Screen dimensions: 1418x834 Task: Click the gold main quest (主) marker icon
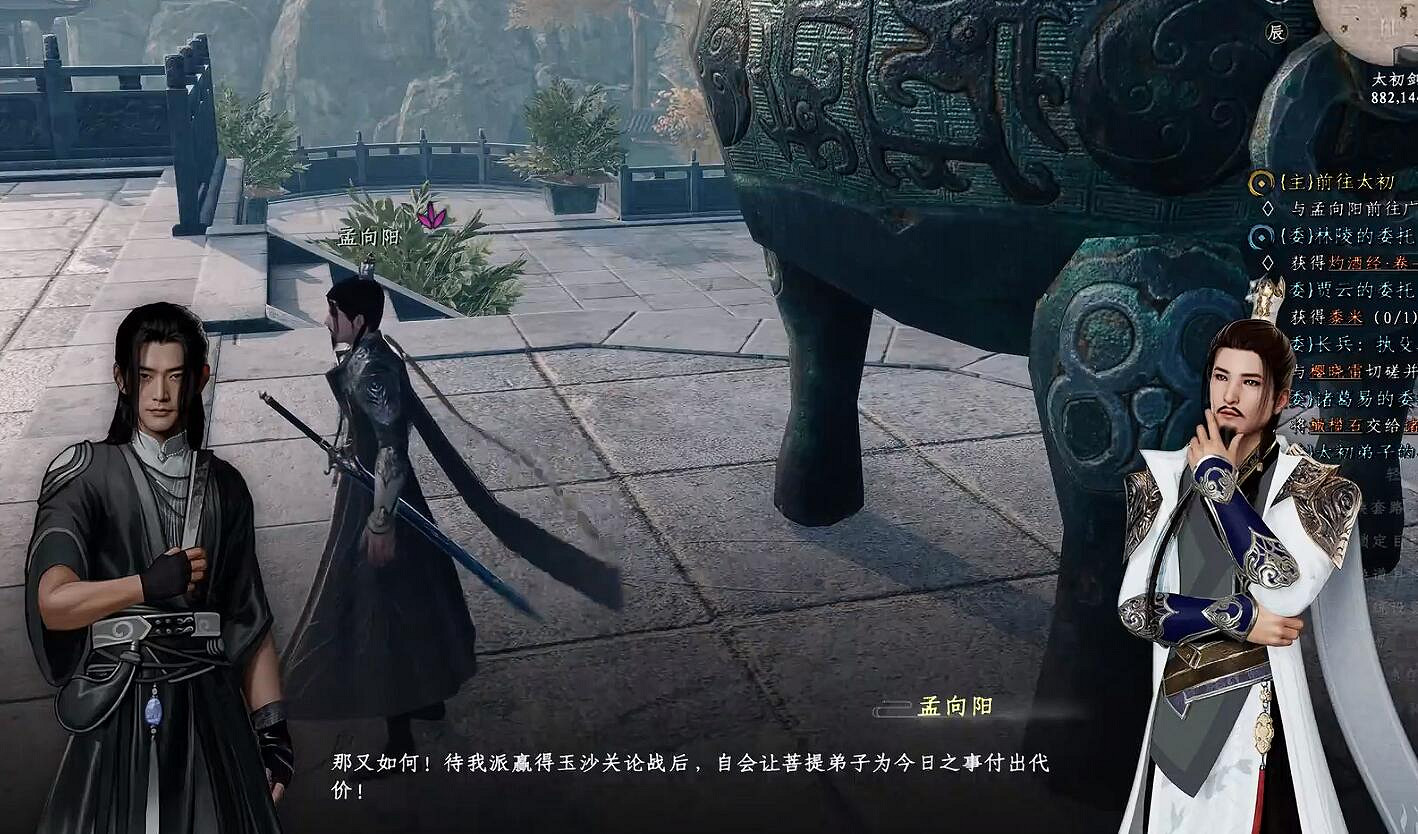tap(1262, 182)
